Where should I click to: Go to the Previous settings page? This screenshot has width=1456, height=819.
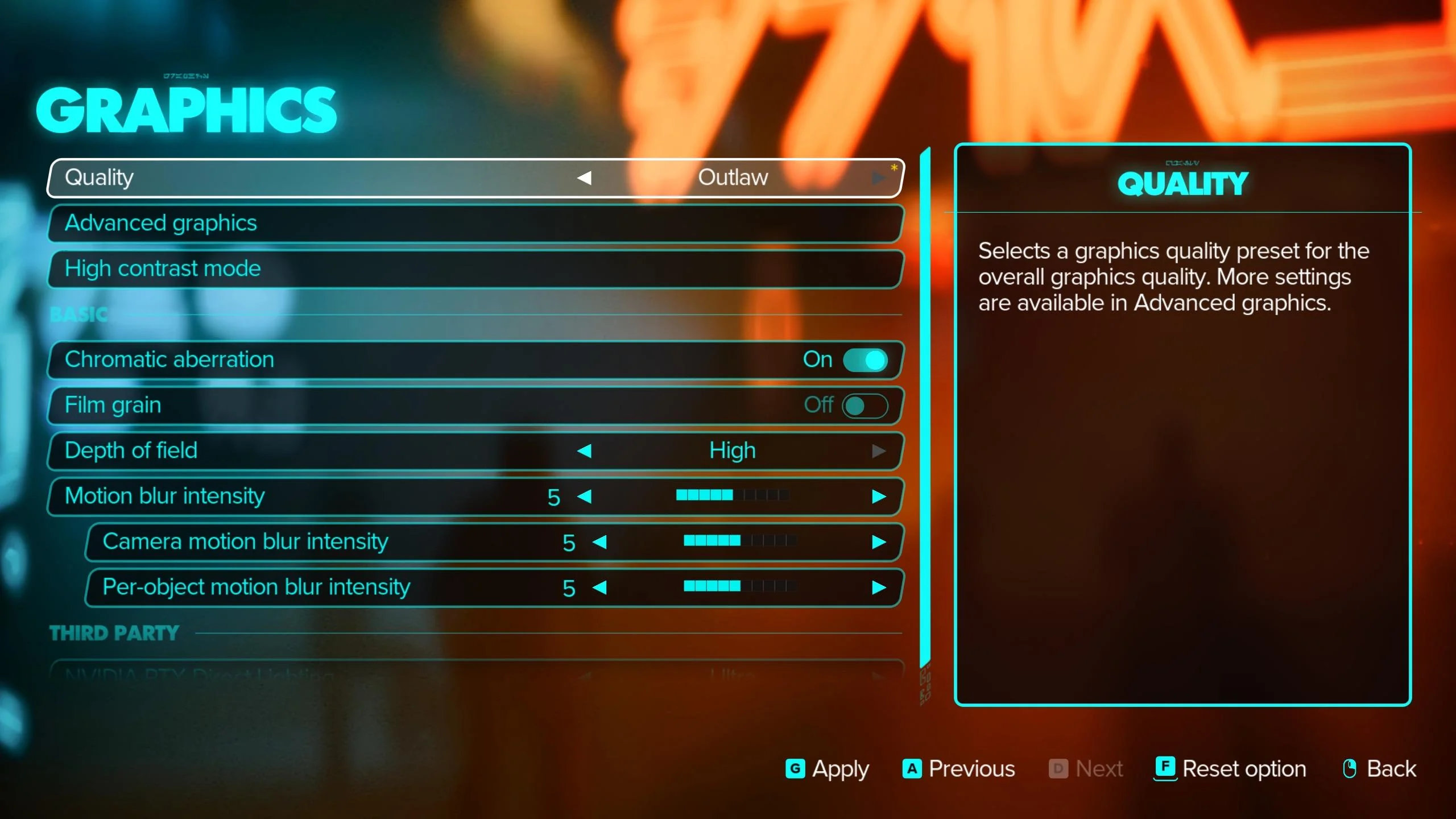tap(958, 769)
